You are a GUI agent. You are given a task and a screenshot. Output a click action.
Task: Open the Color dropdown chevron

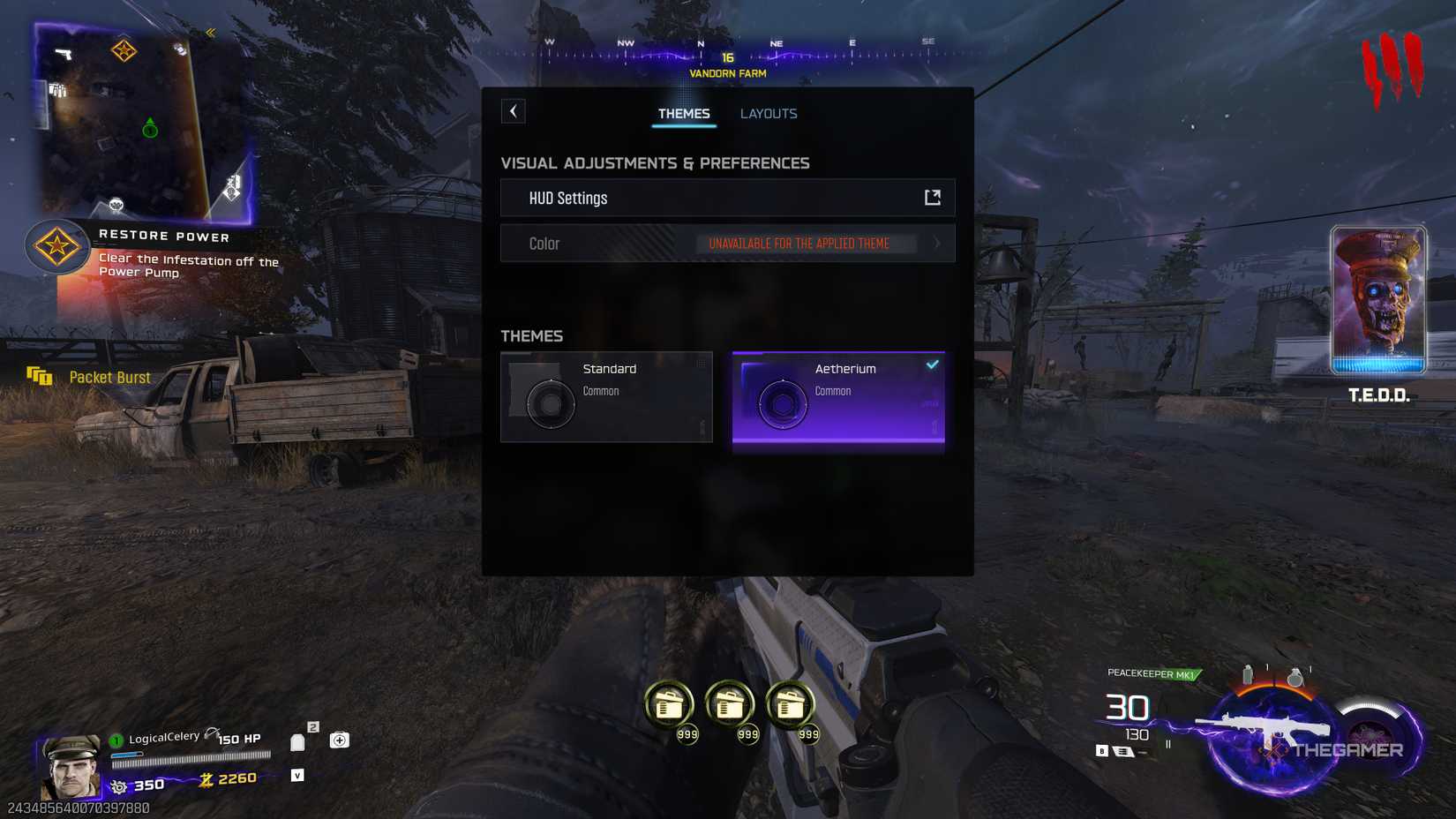click(937, 244)
